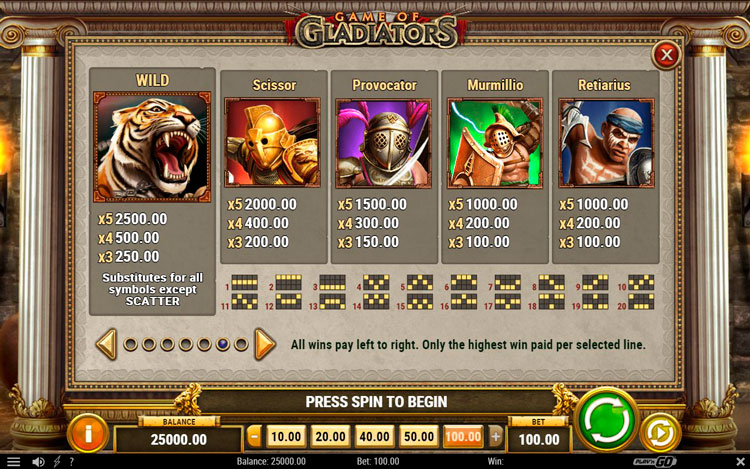Spin the reels with the green button

607,417
